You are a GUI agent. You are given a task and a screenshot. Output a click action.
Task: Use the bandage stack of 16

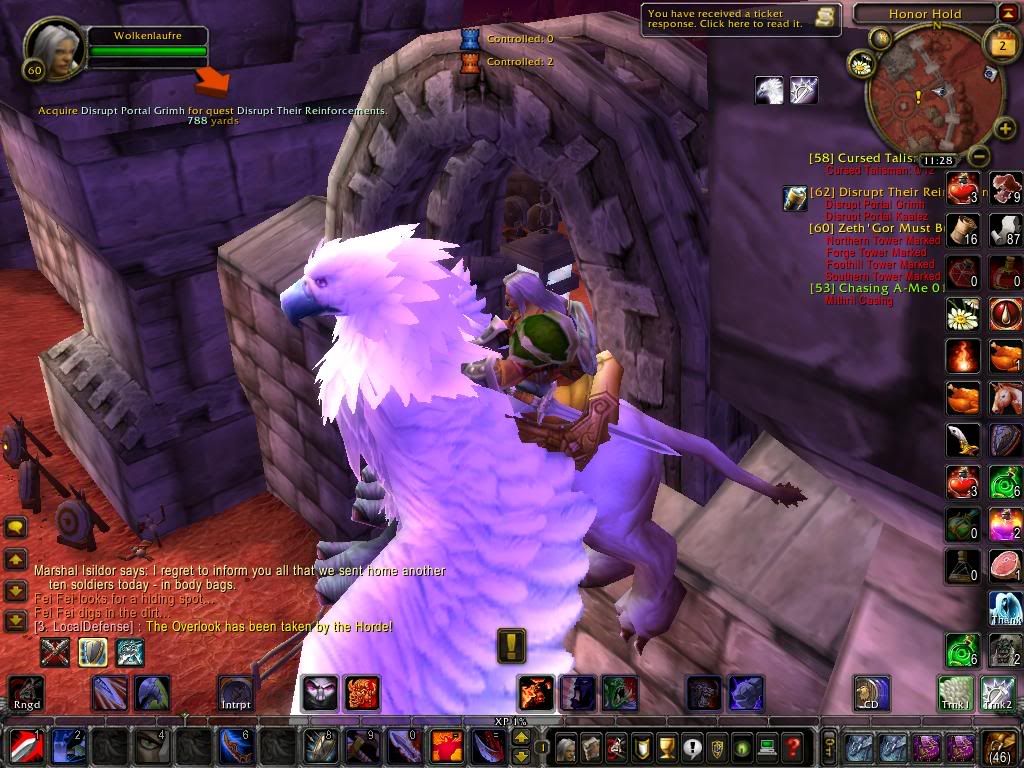point(964,229)
